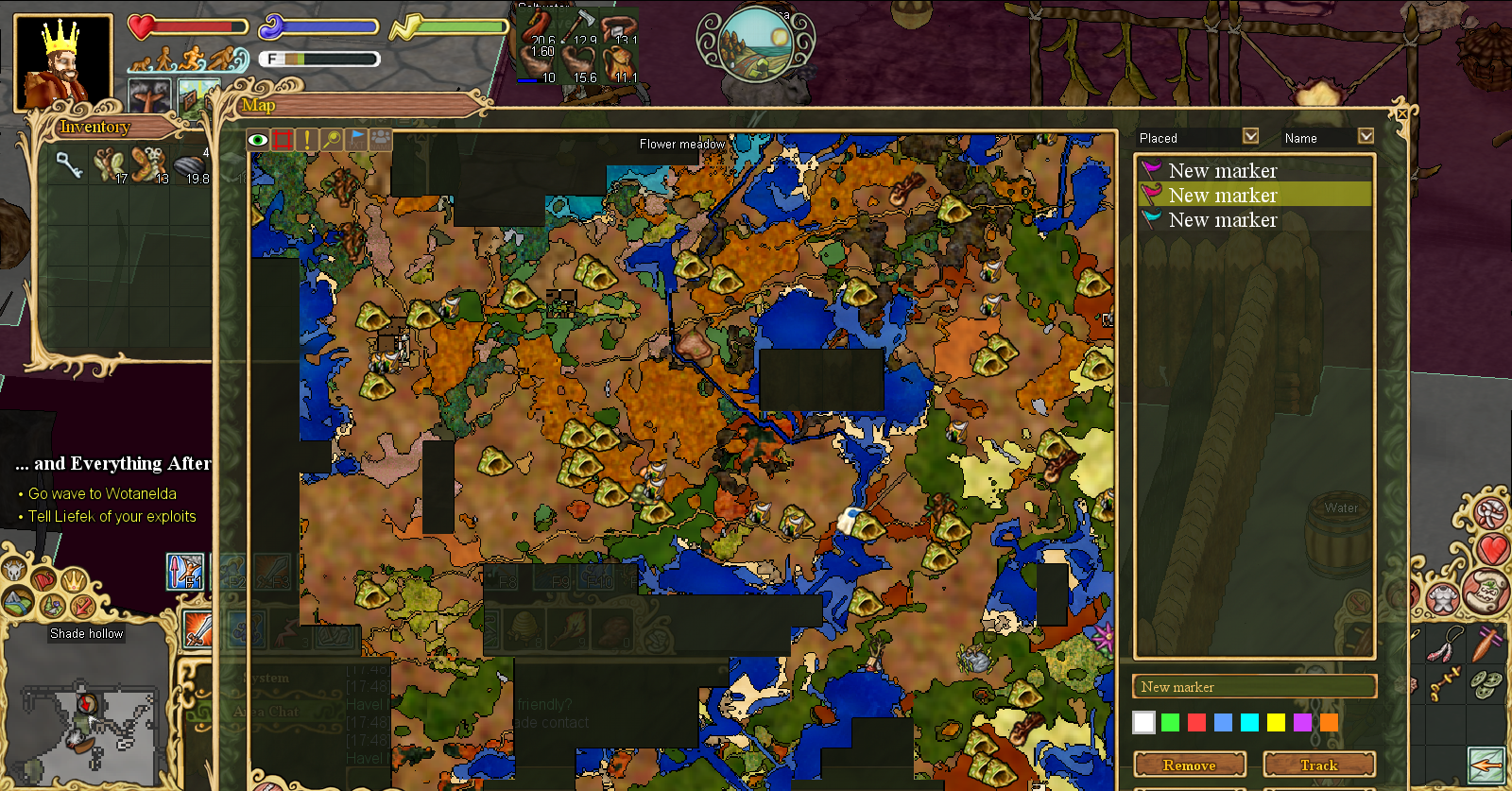Open the Name sort dropdown
1512x791 pixels.
[x=1366, y=136]
